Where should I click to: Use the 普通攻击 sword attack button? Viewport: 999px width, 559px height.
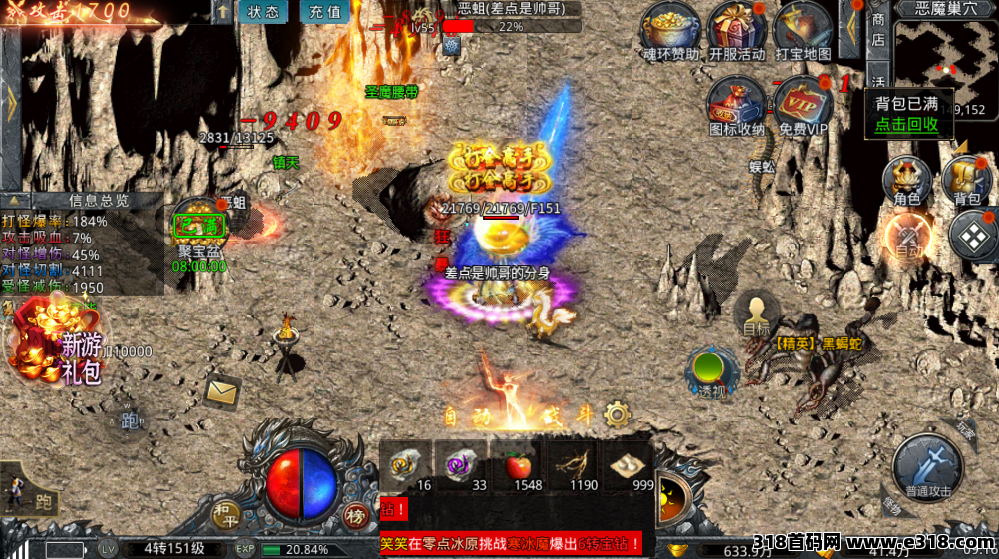927,467
